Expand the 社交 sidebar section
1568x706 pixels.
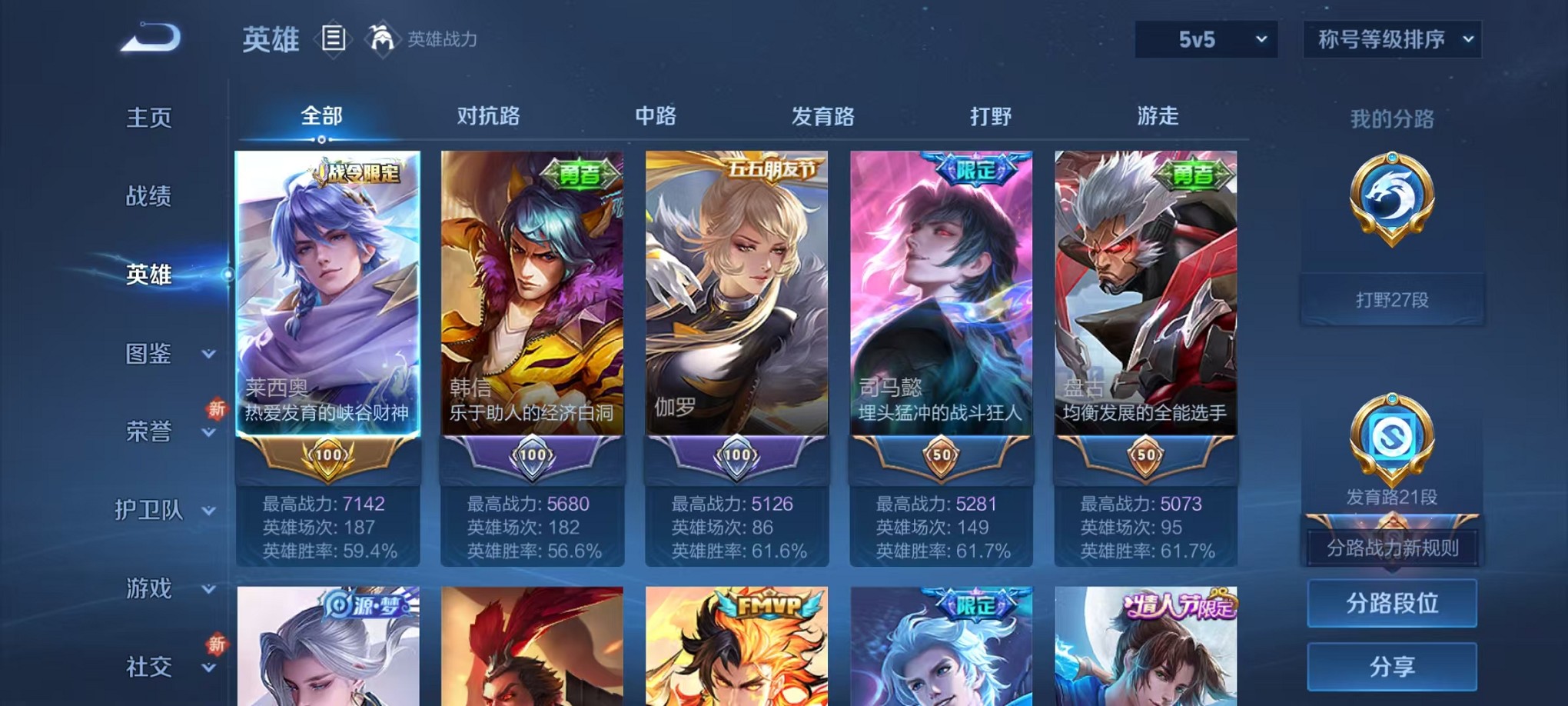coord(148,667)
